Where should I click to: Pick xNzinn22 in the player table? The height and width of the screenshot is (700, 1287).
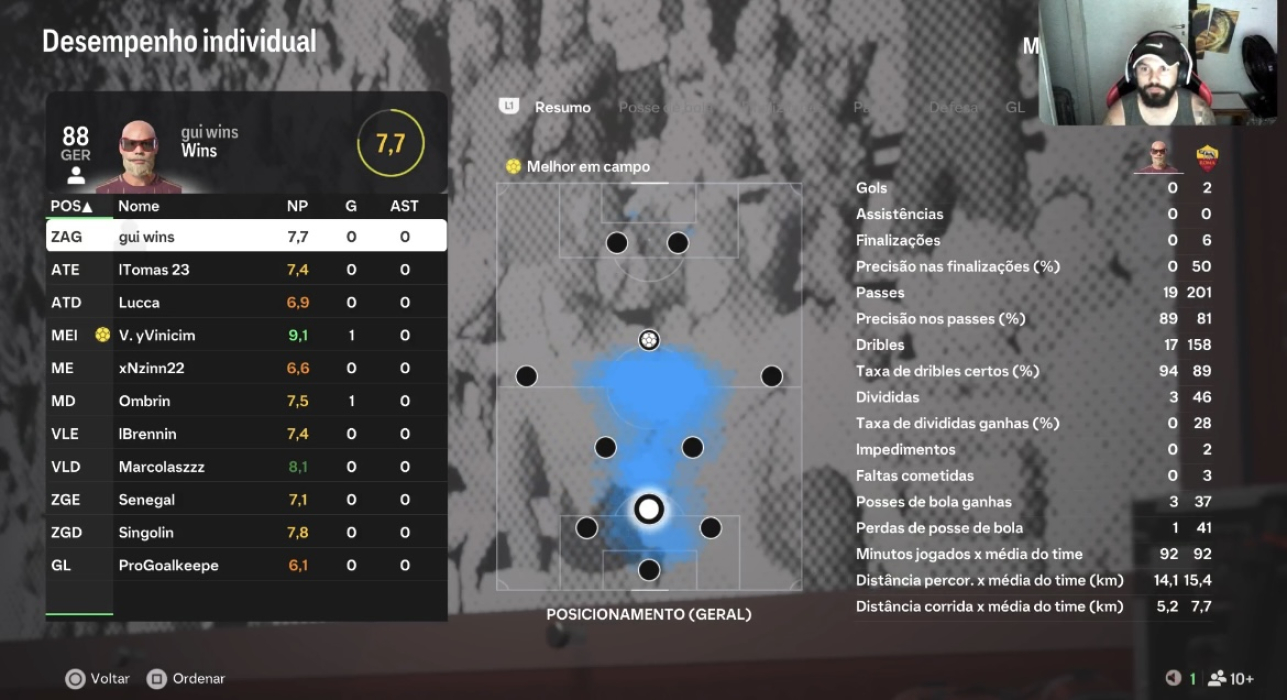click(x=246, y=368)
